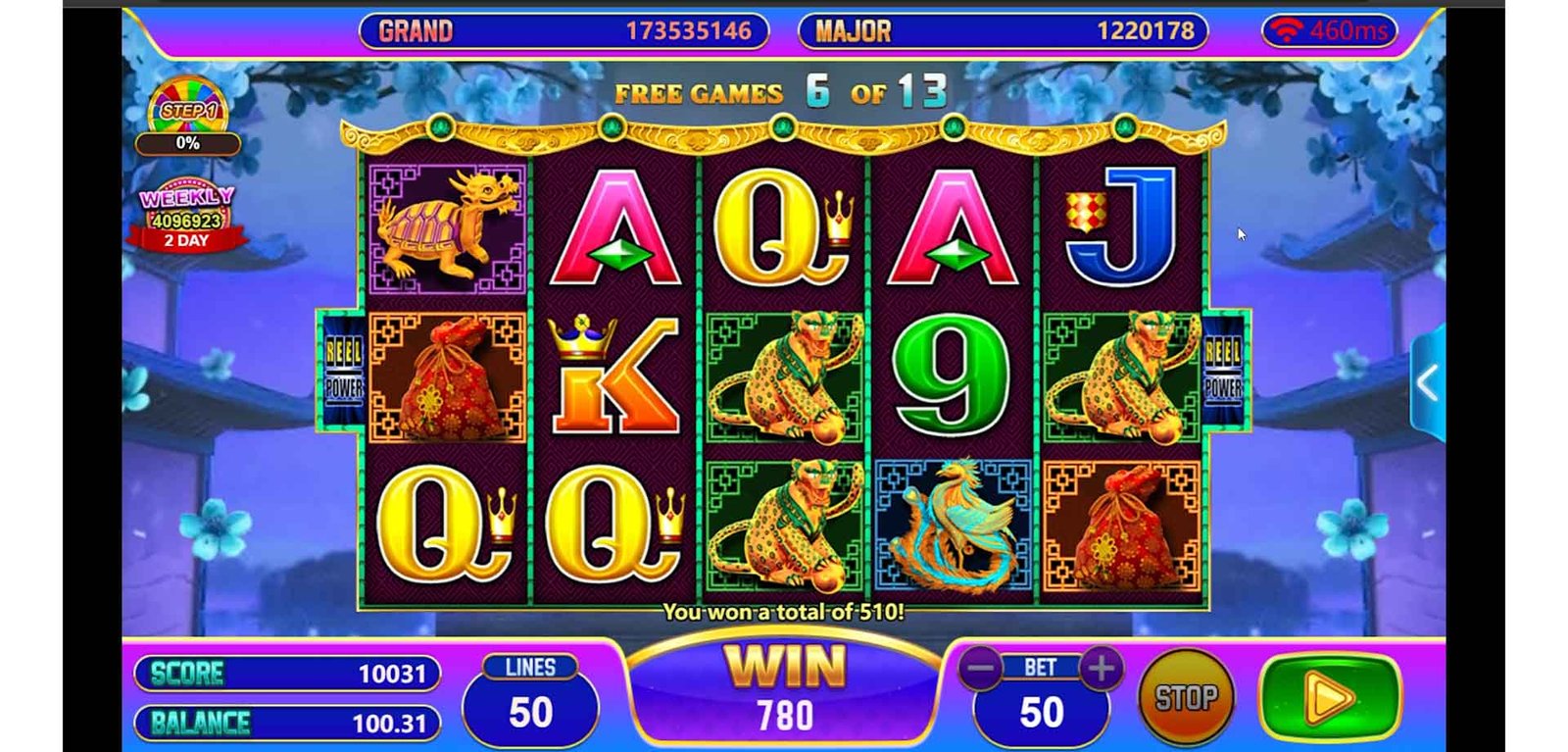Hit the green play spin button
1568x752 pixels.
pyautogui.click(x=1330, y=698)
